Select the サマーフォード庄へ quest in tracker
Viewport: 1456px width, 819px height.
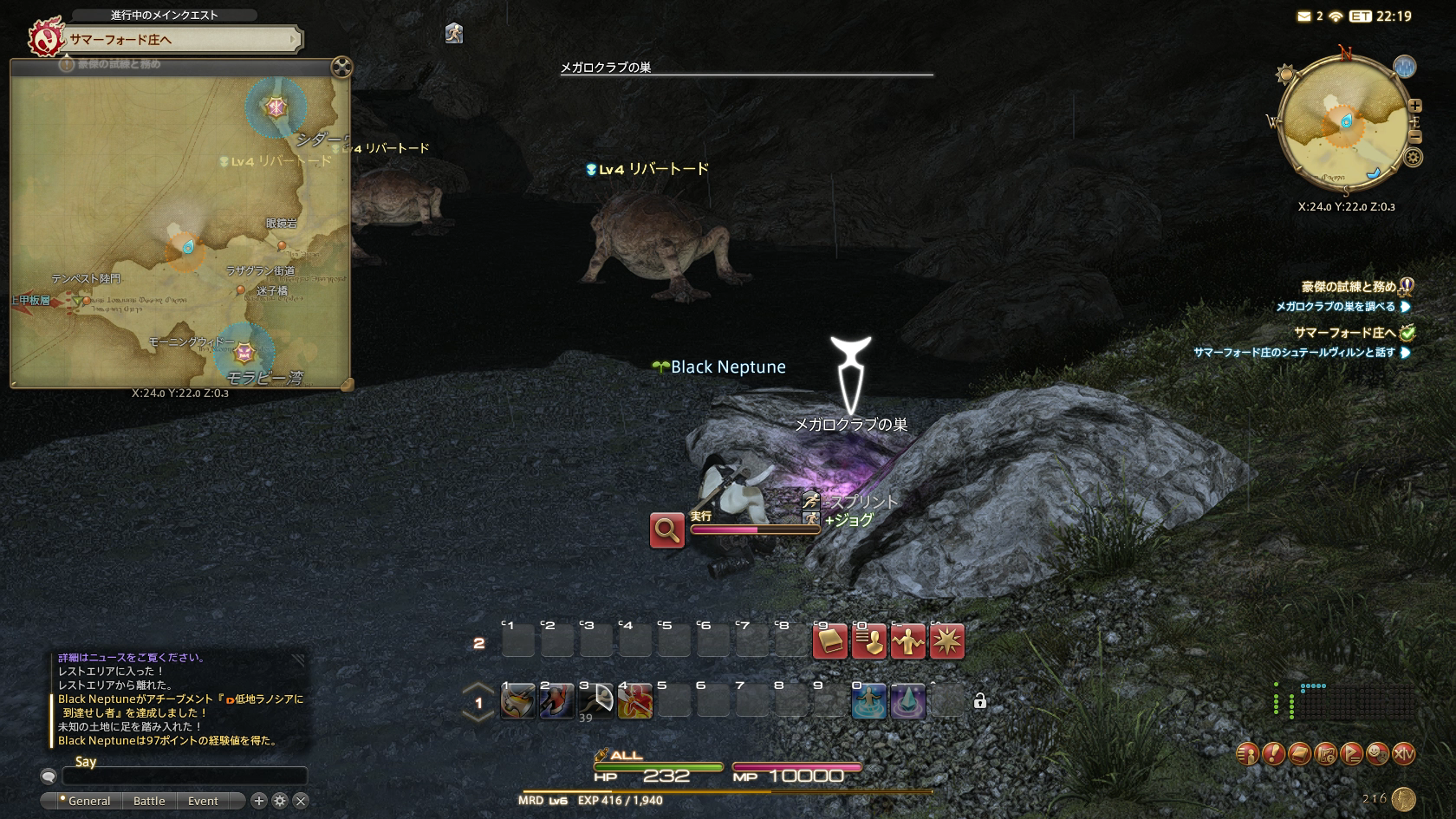pos(1344,333)
